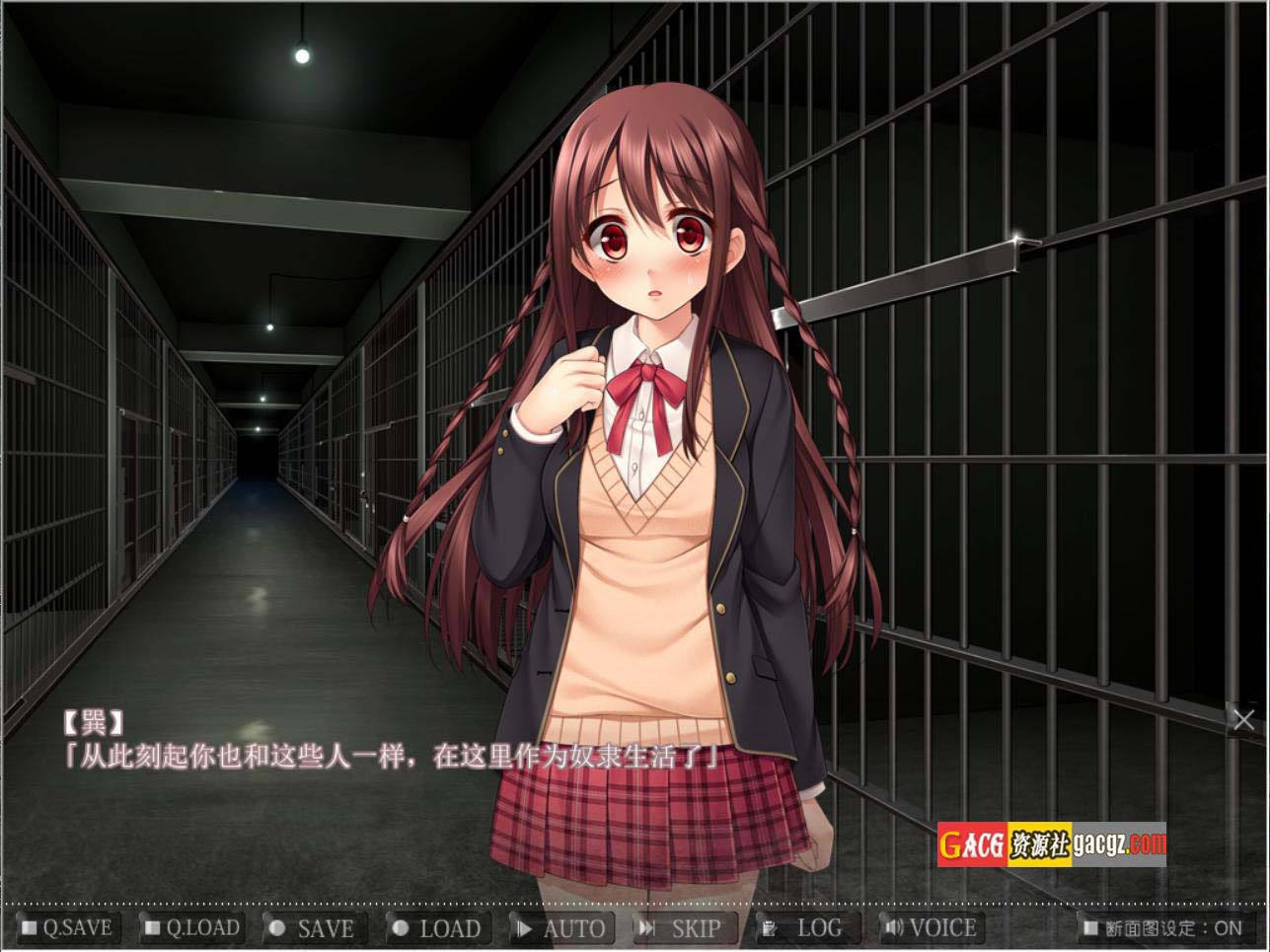The height and width of the screenshot is (952, 1270).
Task: Quick load with Q.LOAD
Action: (192, 928)
